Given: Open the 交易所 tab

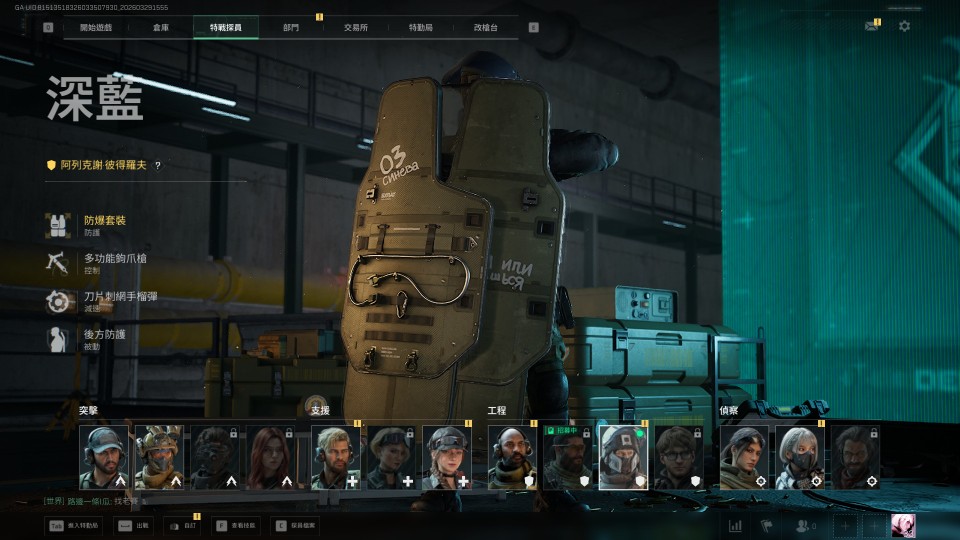Looking at the screenshot, I should click(x=356, y=27).
